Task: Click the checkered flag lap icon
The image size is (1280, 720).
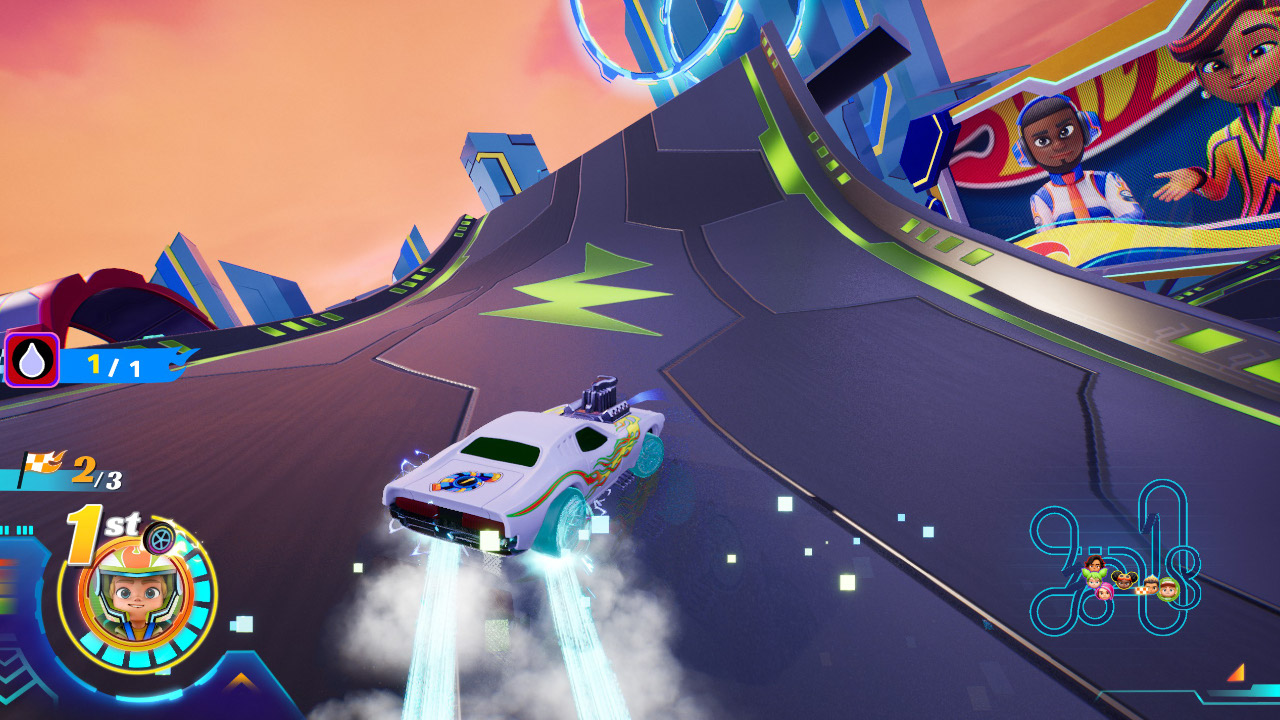Action: (40, 465)
